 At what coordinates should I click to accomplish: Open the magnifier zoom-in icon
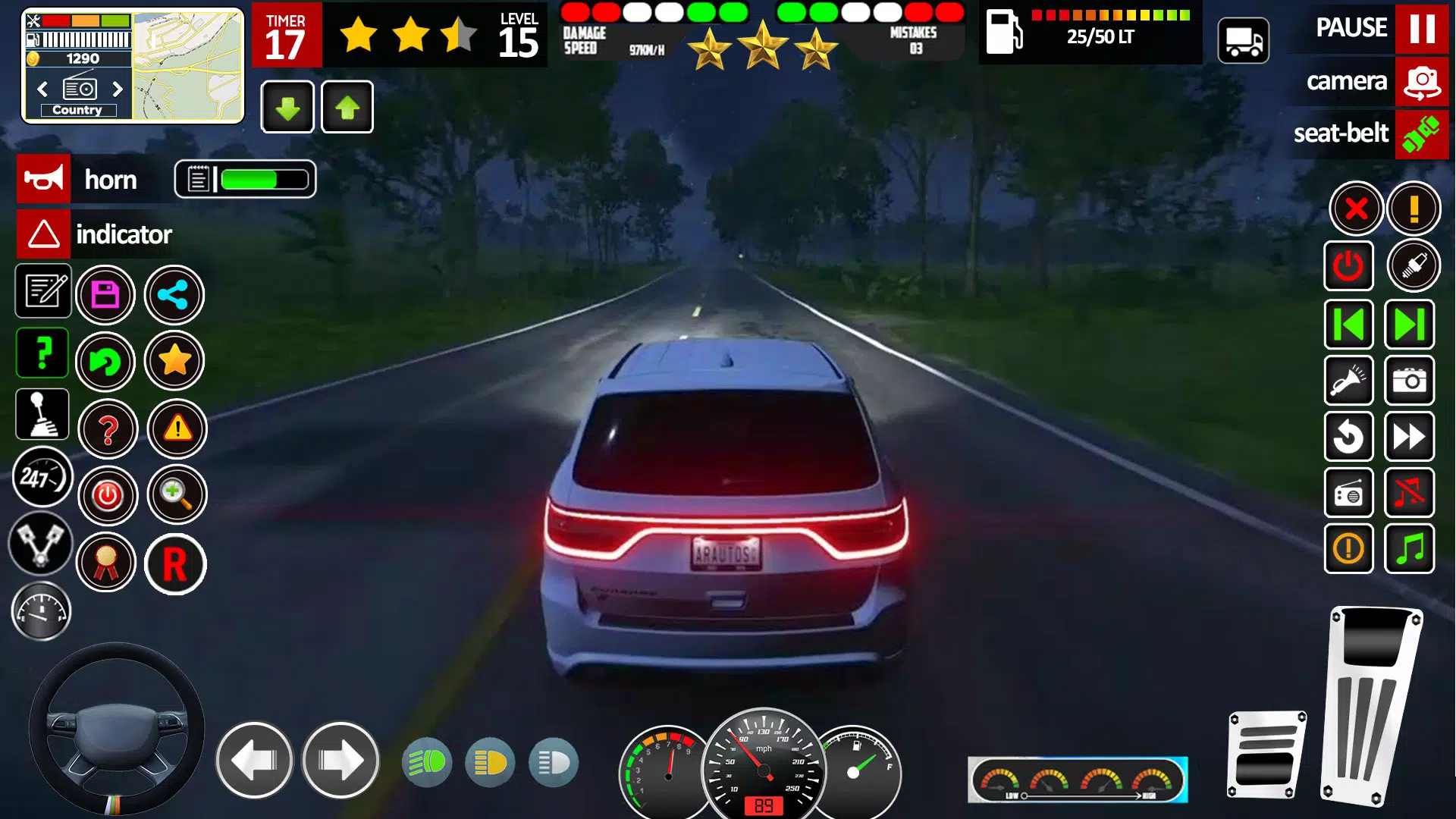[x=176, y=495]
